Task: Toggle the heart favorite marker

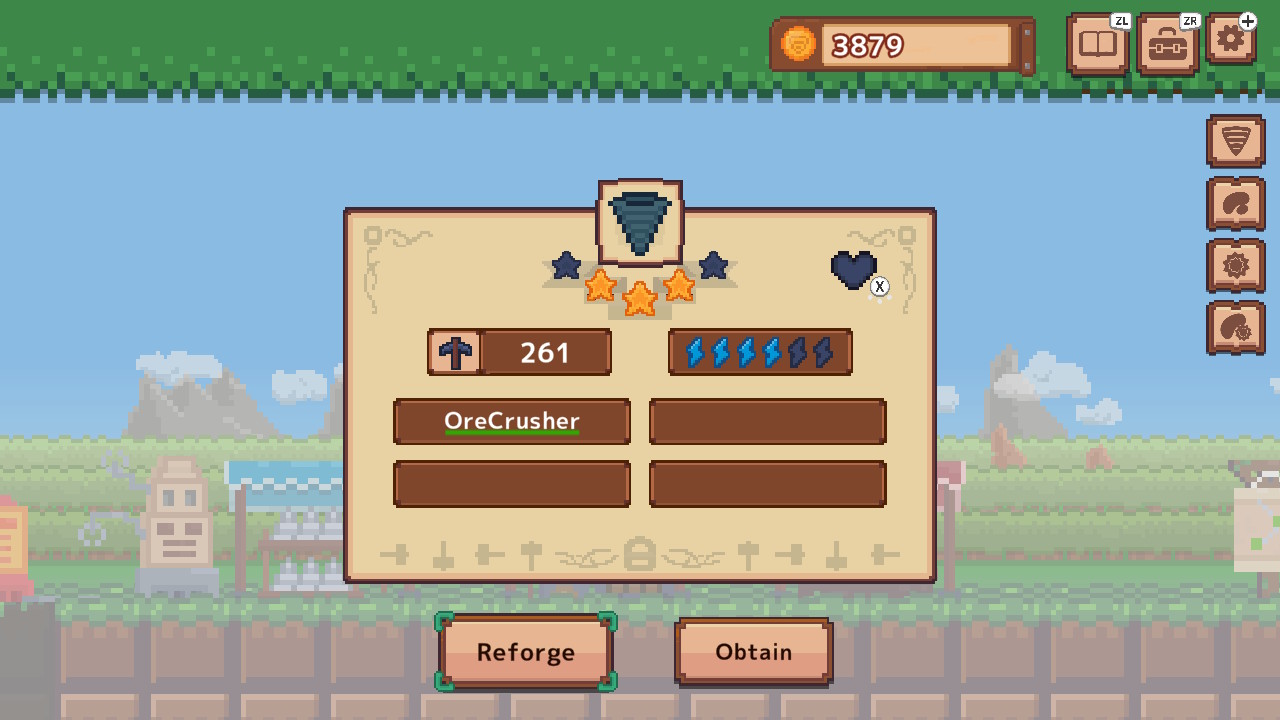Action: pos(854,268)
